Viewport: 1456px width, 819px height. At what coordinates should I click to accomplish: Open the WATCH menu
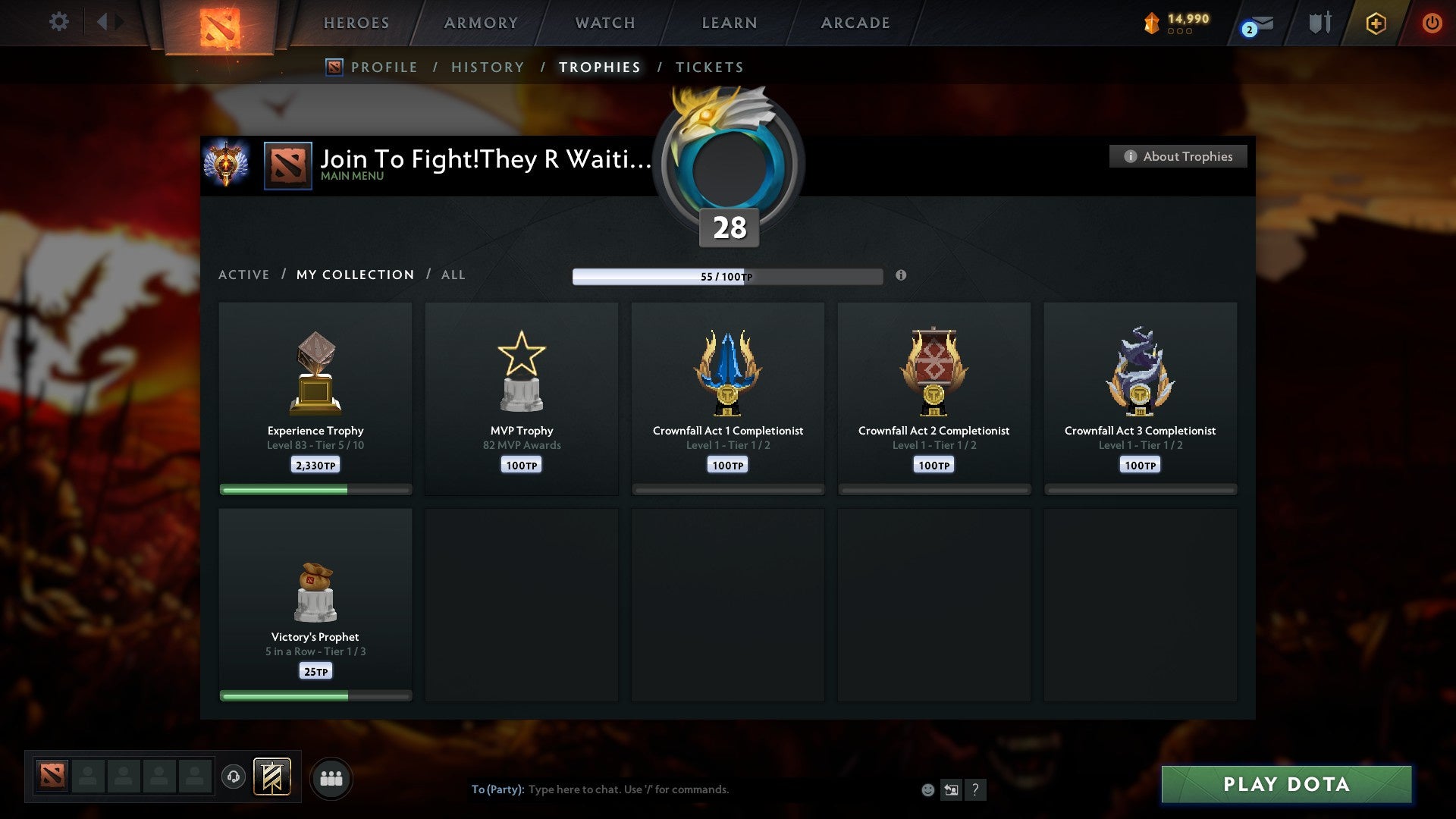coord(604,23)
